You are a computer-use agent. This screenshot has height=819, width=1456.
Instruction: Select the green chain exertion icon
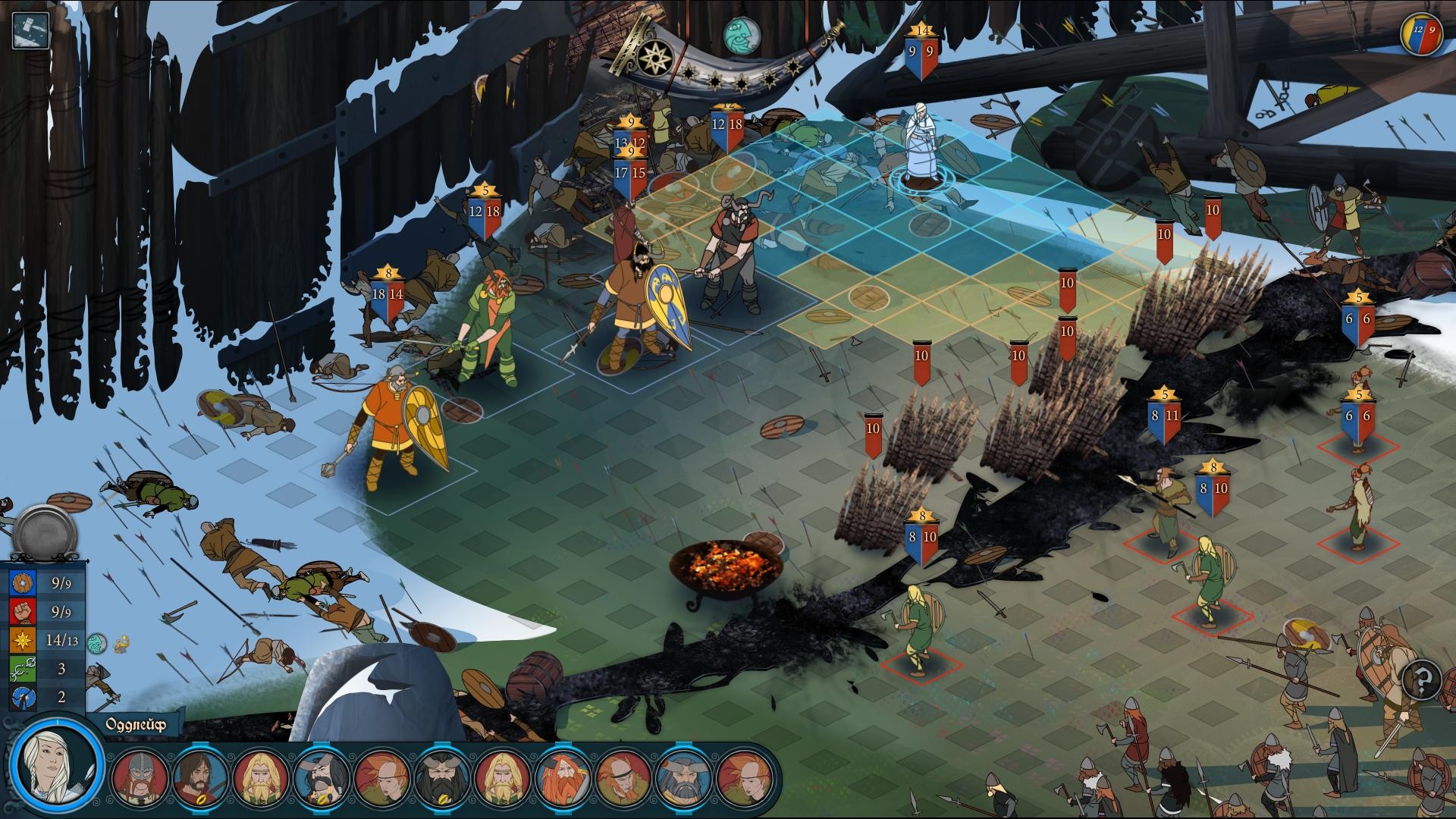[22, 669]
